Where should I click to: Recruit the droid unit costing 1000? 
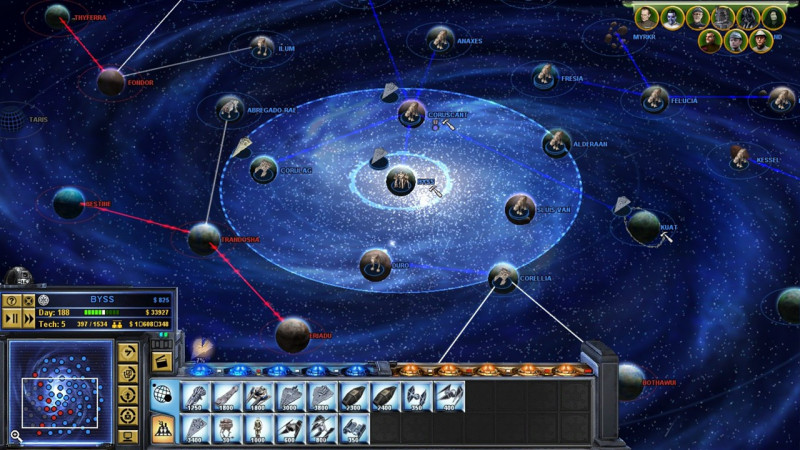tap(258, 429)
